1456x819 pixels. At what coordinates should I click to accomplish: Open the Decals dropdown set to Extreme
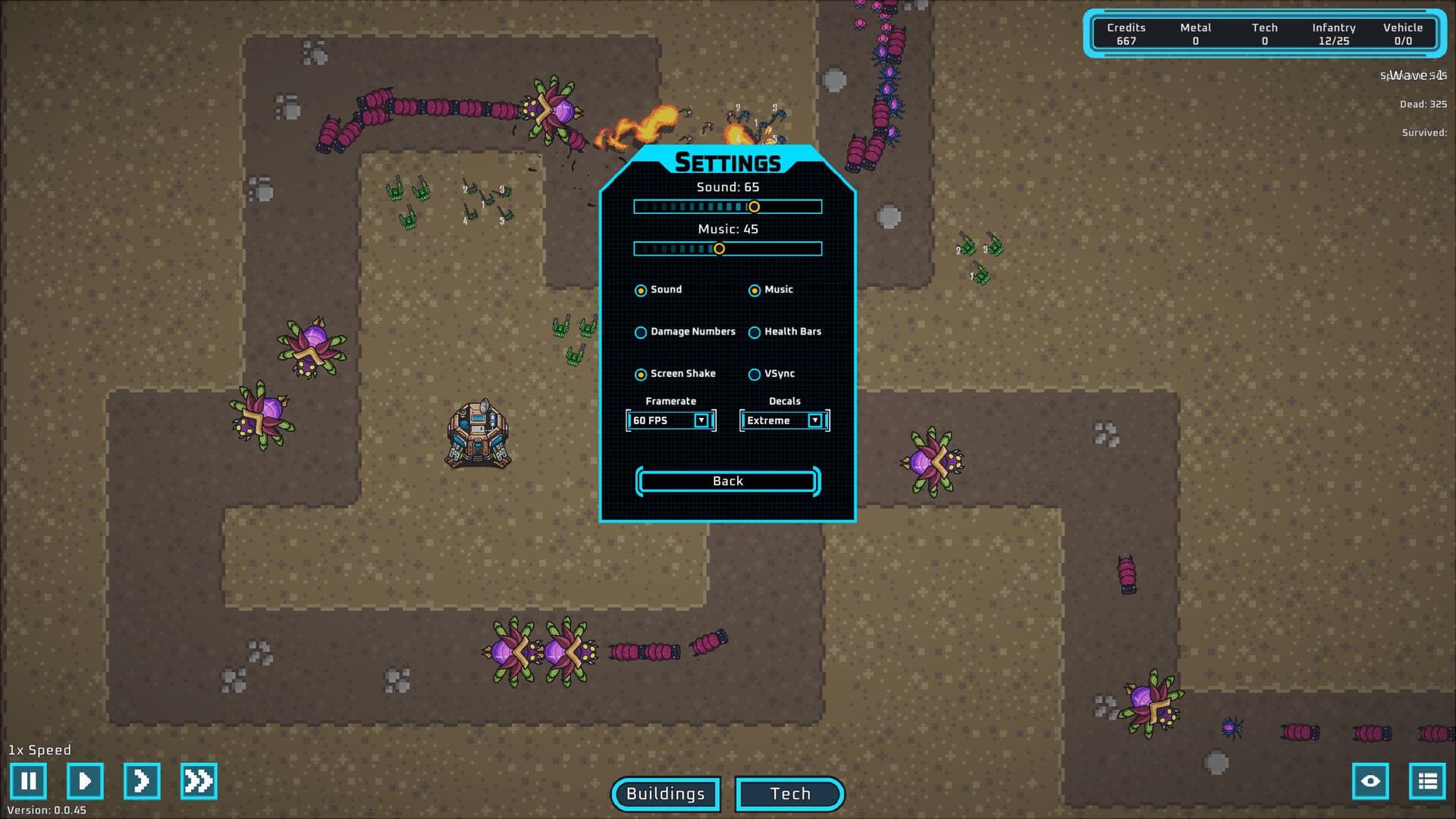(783, 420)
